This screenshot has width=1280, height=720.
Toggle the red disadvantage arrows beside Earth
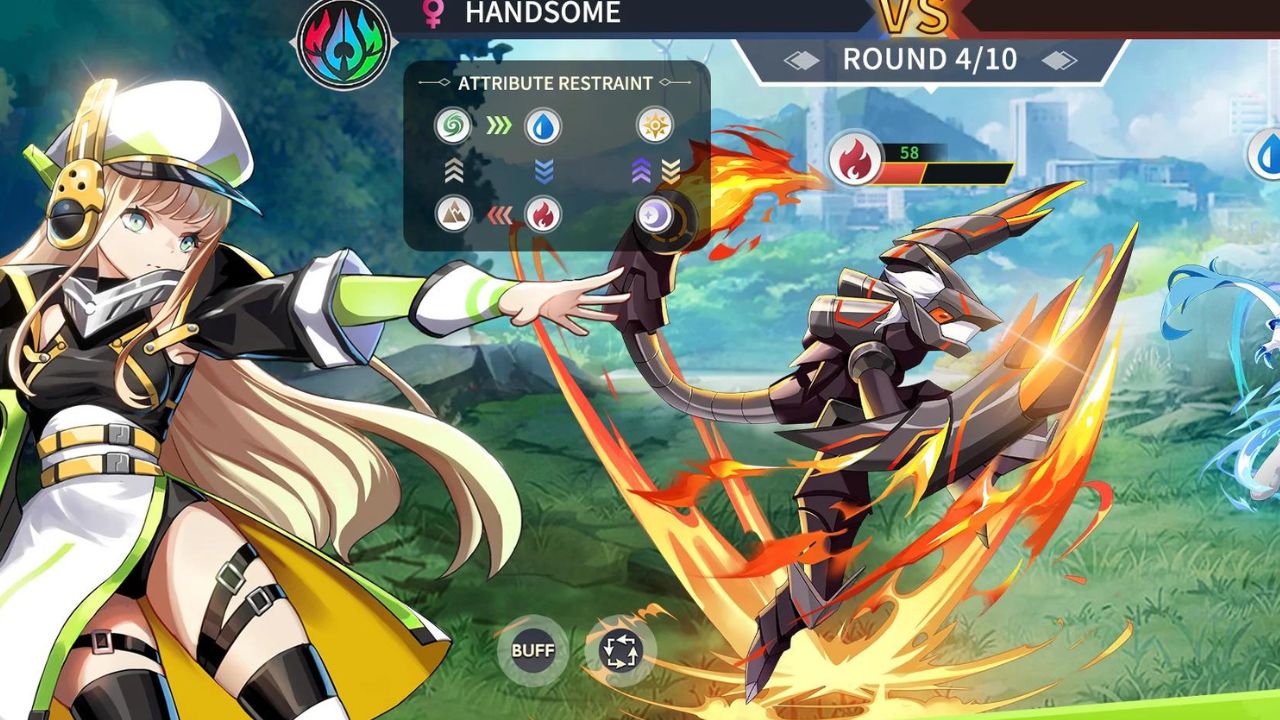point(498,213)
